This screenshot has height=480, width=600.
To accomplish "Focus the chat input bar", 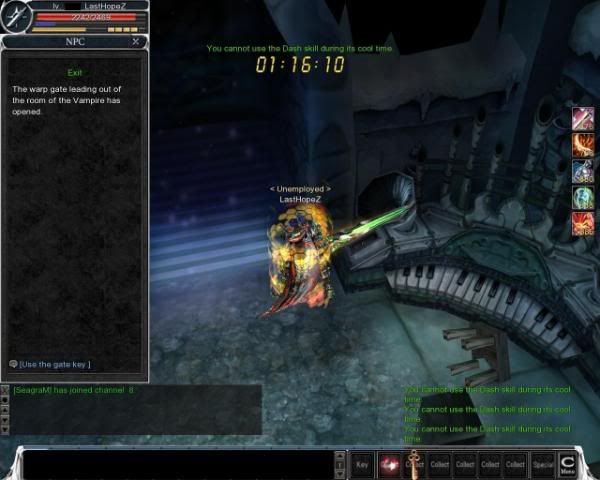I will [x=175, y=465].
